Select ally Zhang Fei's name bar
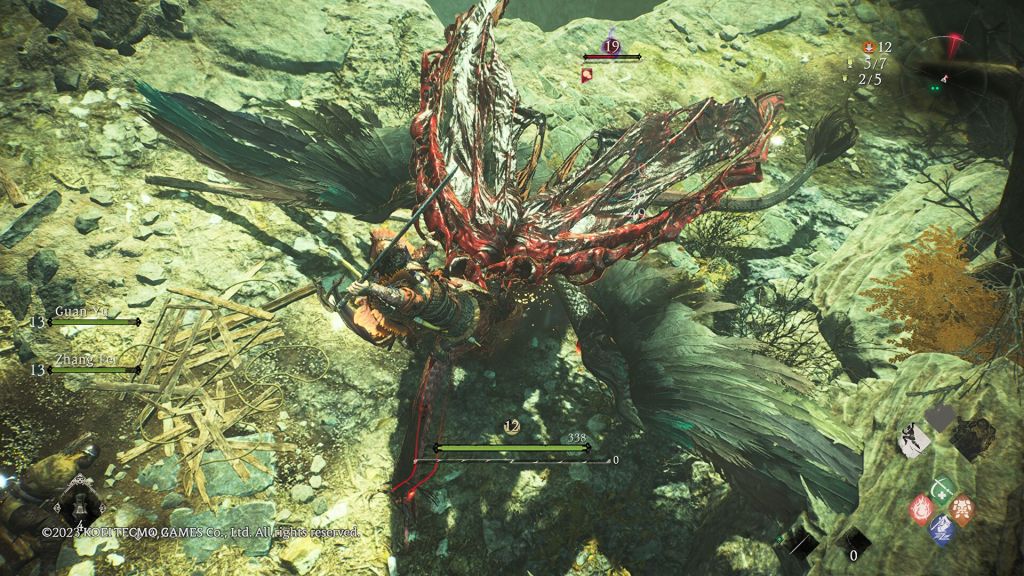Viewport: 1024px width, 576px height. click(x=93, y=370)
